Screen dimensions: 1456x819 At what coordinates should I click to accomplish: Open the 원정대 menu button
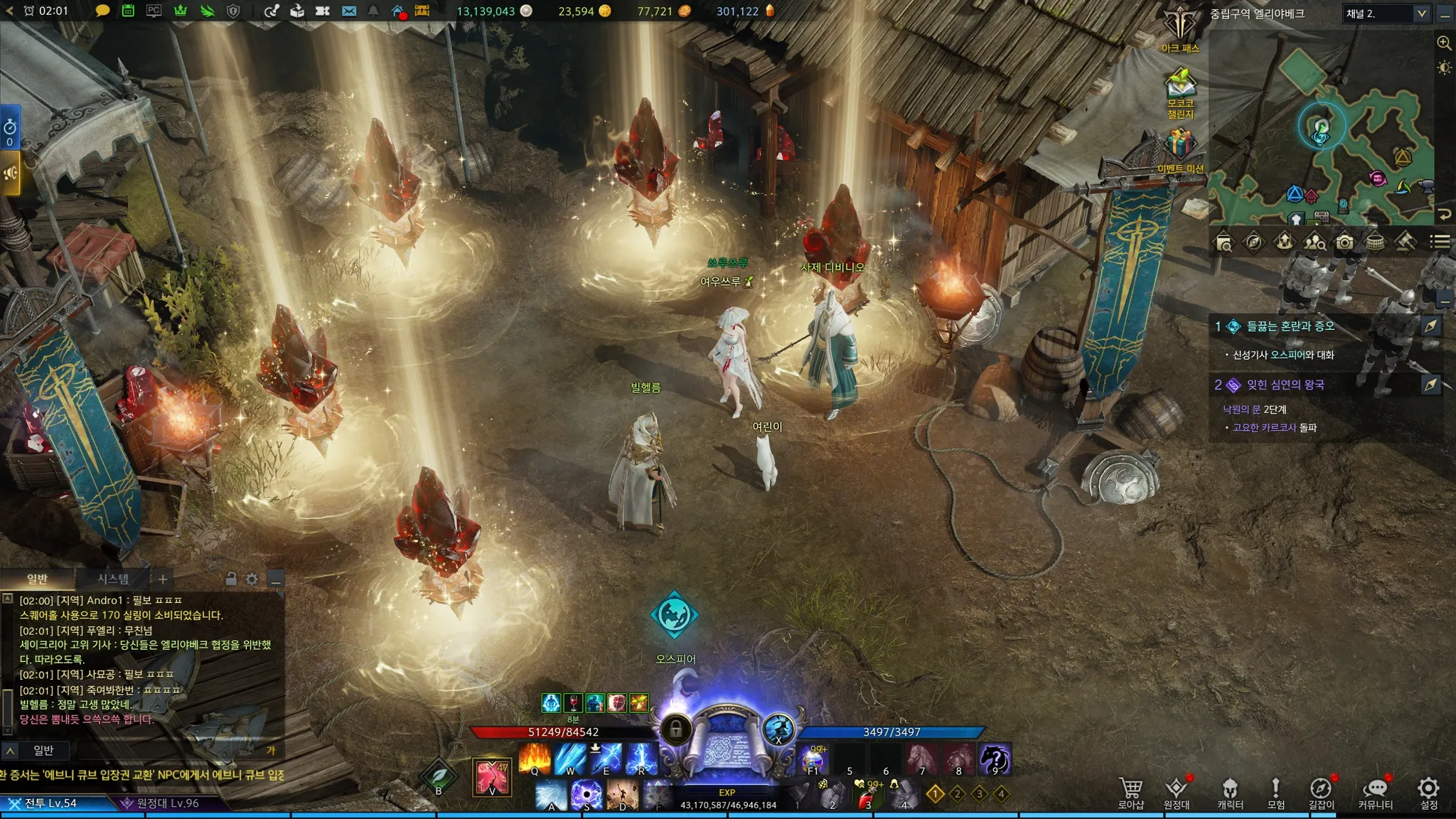point(1177,791)
